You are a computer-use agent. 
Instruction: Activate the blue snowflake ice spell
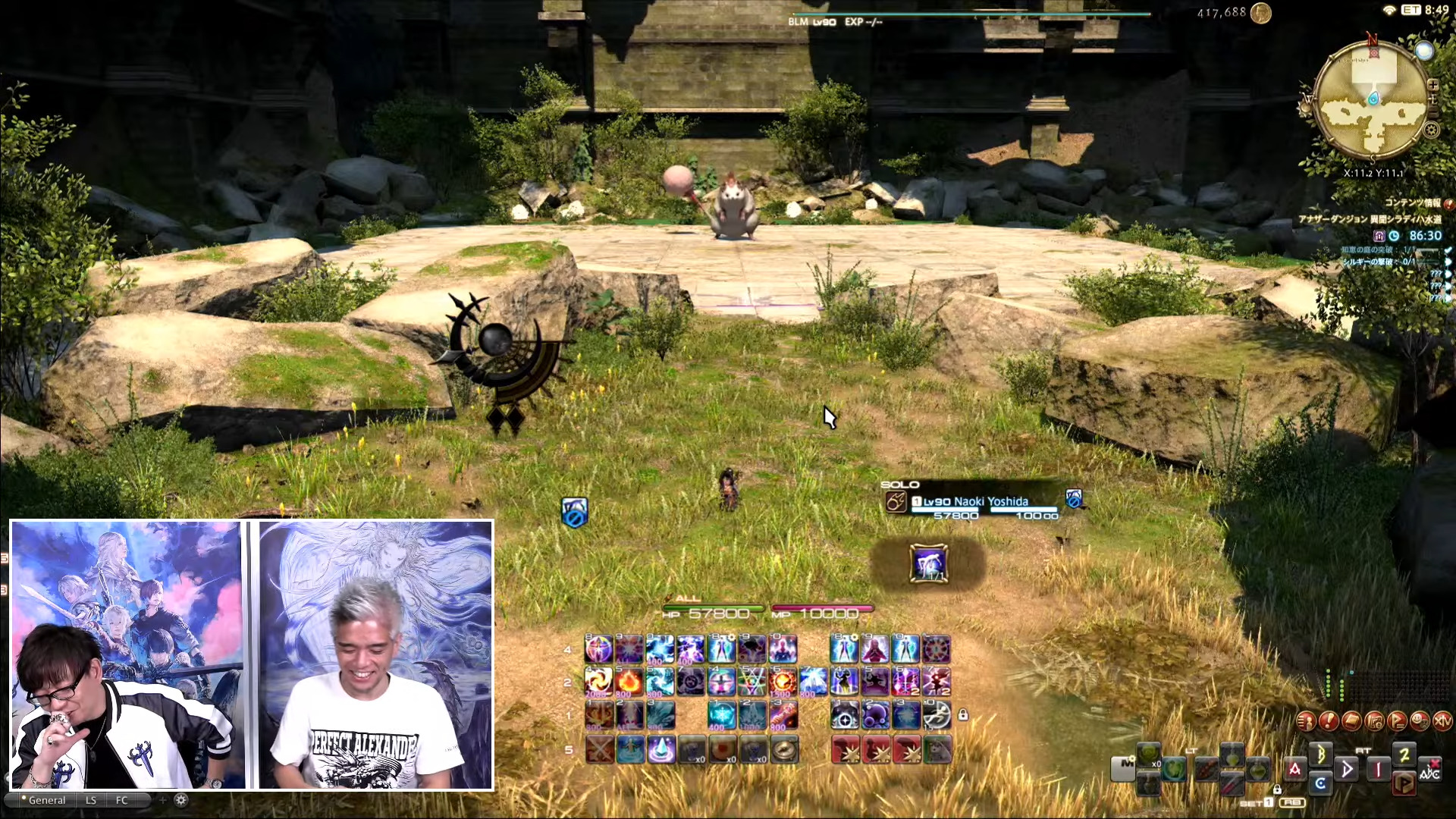pos(721,714)
